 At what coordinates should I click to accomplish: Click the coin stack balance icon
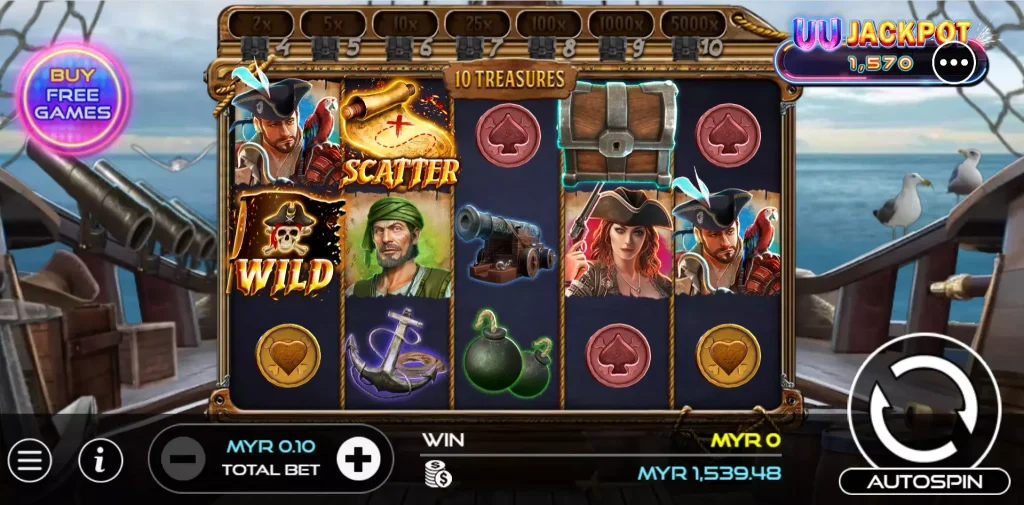click(436, 473)
